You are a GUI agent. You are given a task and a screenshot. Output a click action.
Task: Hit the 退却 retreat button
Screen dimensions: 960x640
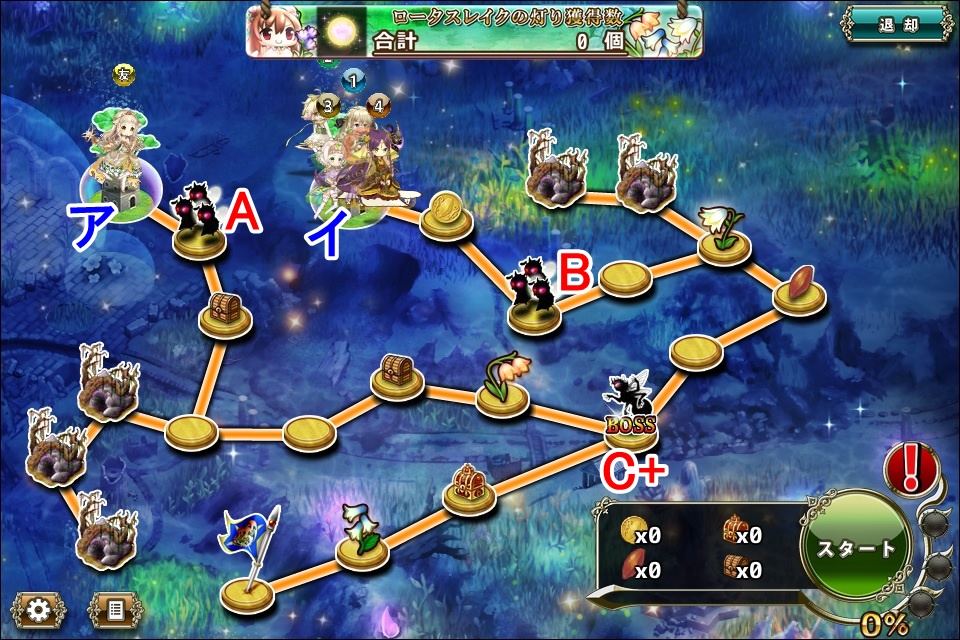tap(896, 24)
